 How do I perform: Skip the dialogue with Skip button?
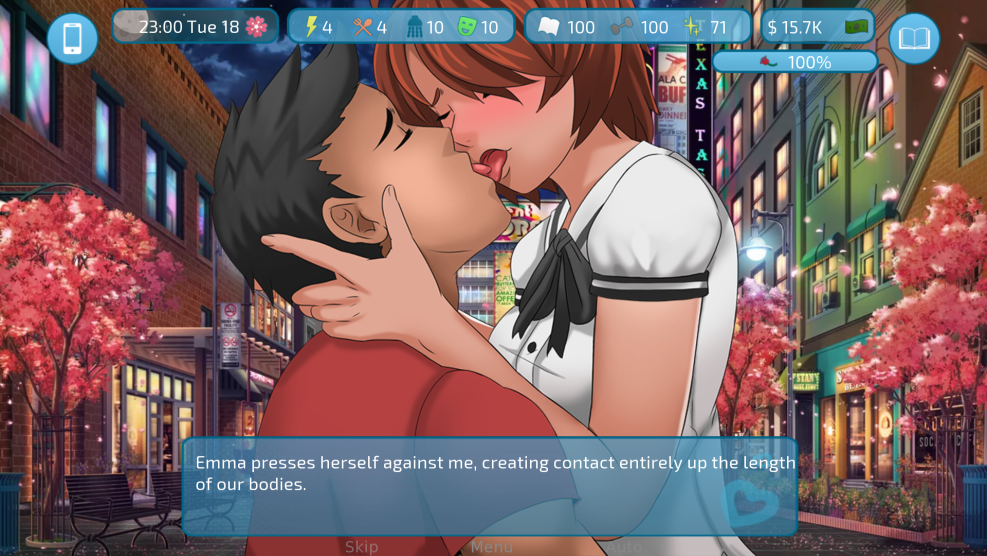coord(362,546)
